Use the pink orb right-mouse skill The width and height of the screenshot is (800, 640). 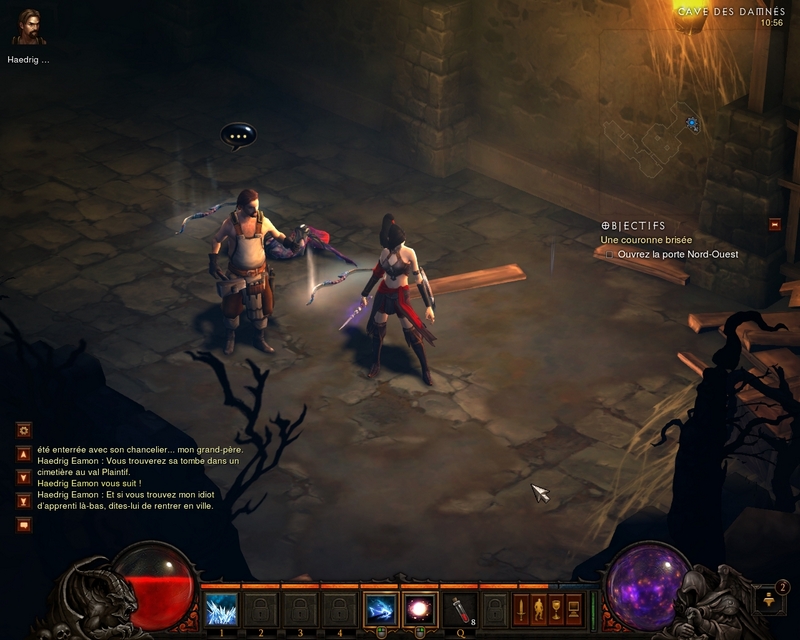pyautogui.click(x=419, y=608)
